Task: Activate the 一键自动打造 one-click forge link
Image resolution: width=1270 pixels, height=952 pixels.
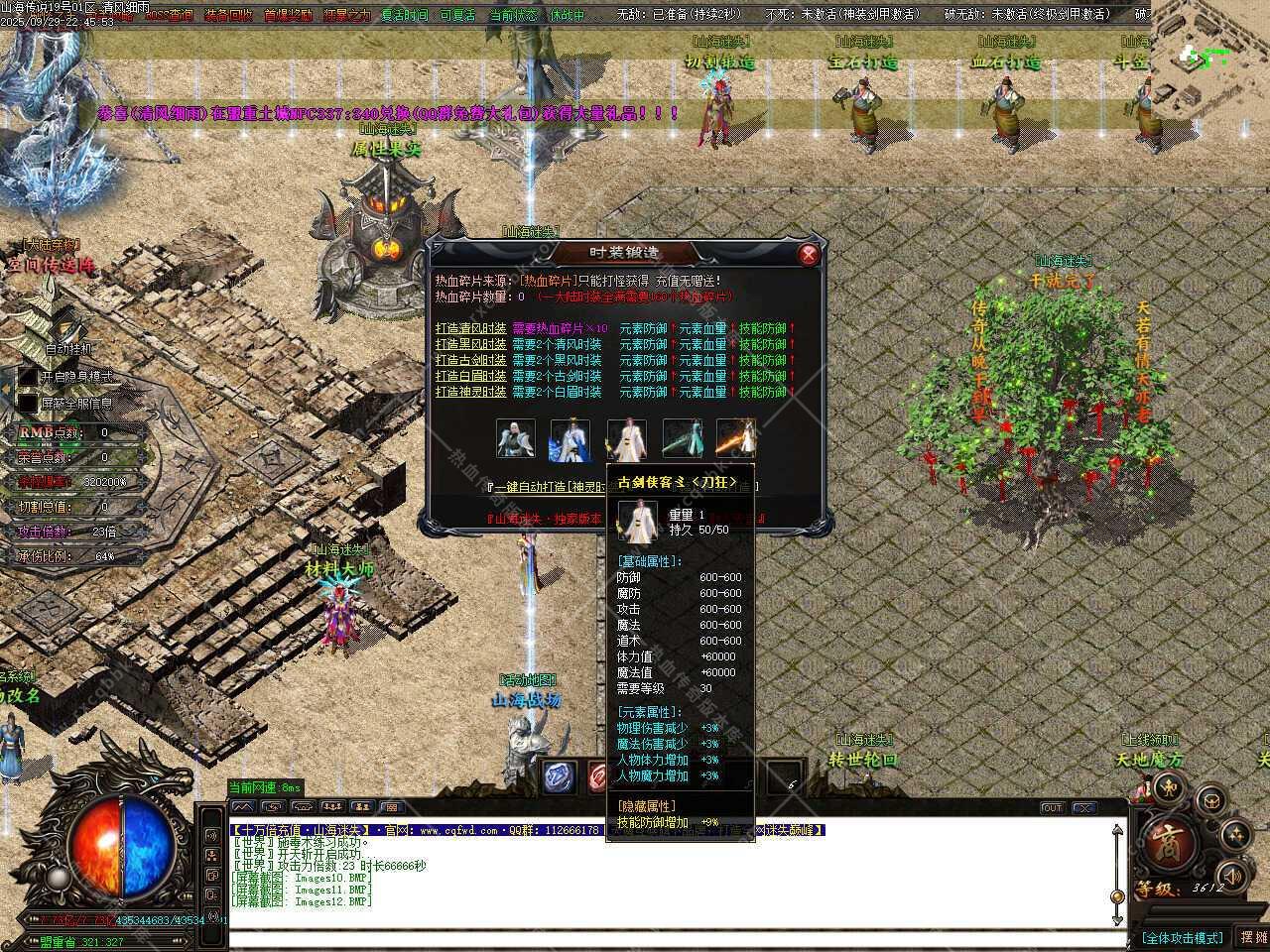Action: [546, 487]
